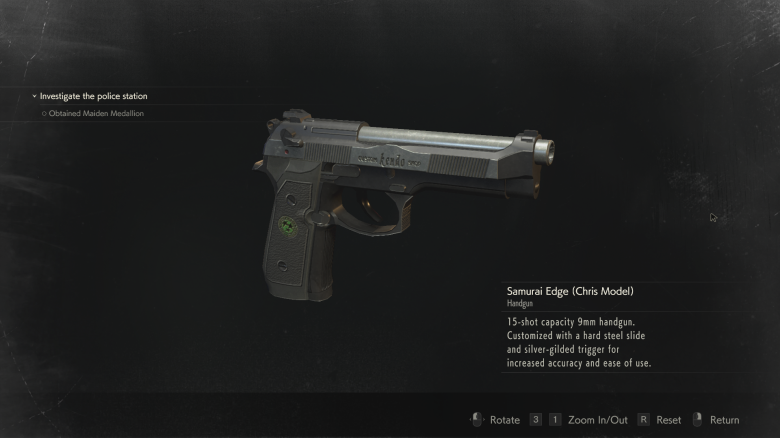
Task: Collapse the Investigate the police station objective
Action: (x=34, y=97)
